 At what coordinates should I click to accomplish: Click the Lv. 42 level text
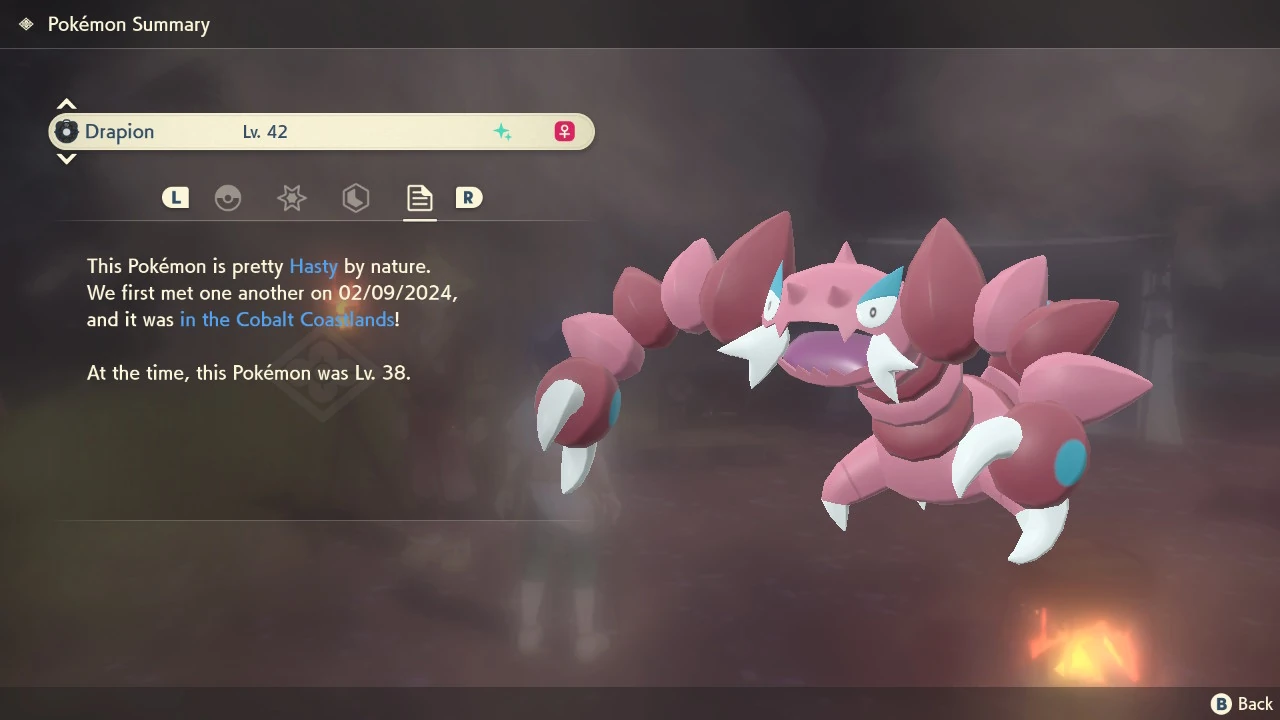(265, 131)
